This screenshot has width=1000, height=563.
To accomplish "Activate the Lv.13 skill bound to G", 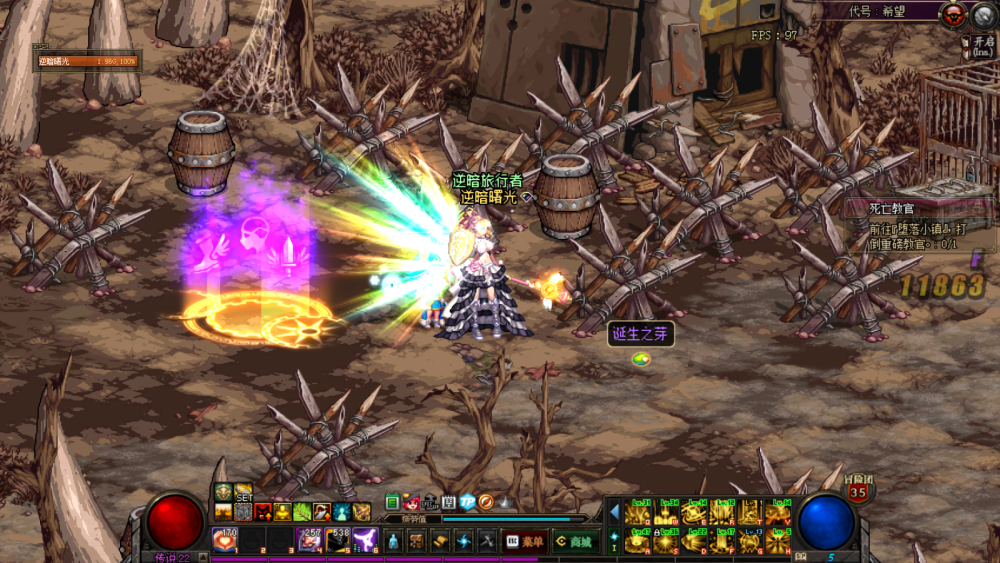I will [x=750, y=541].
